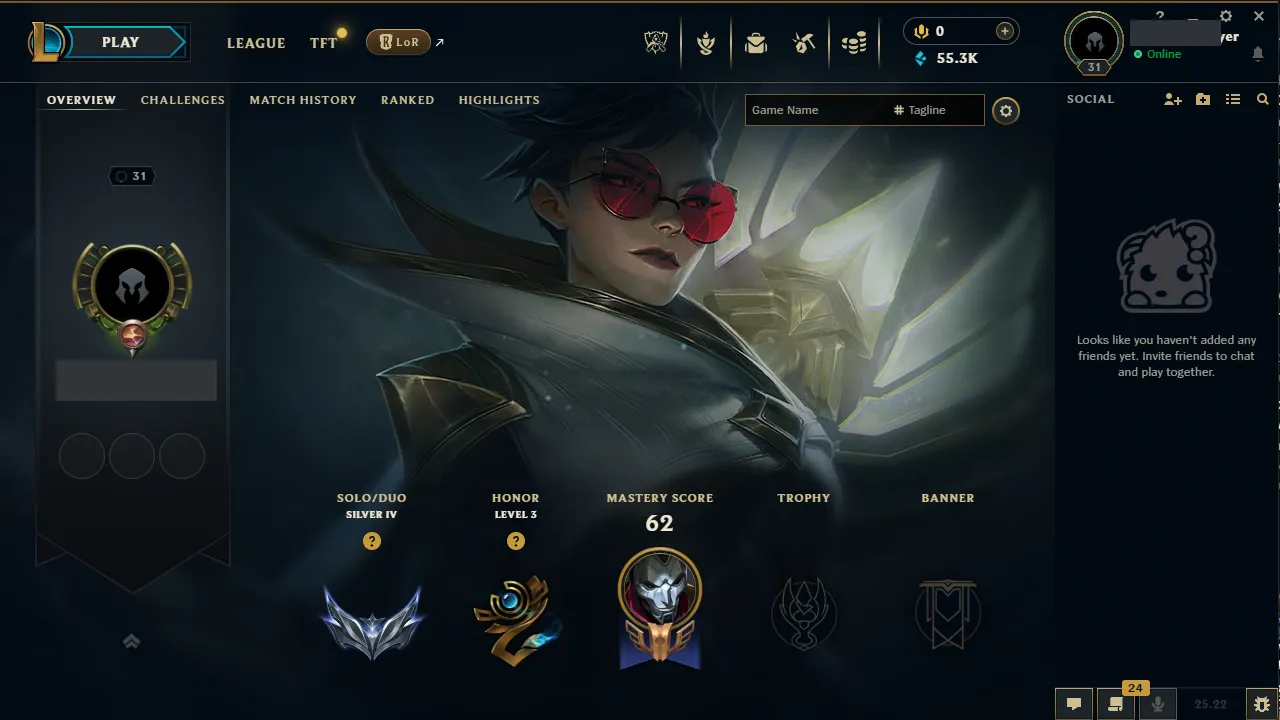
Task: Open Clash with the shield icon
Action: pyautogui.click(x=706, y=43)
